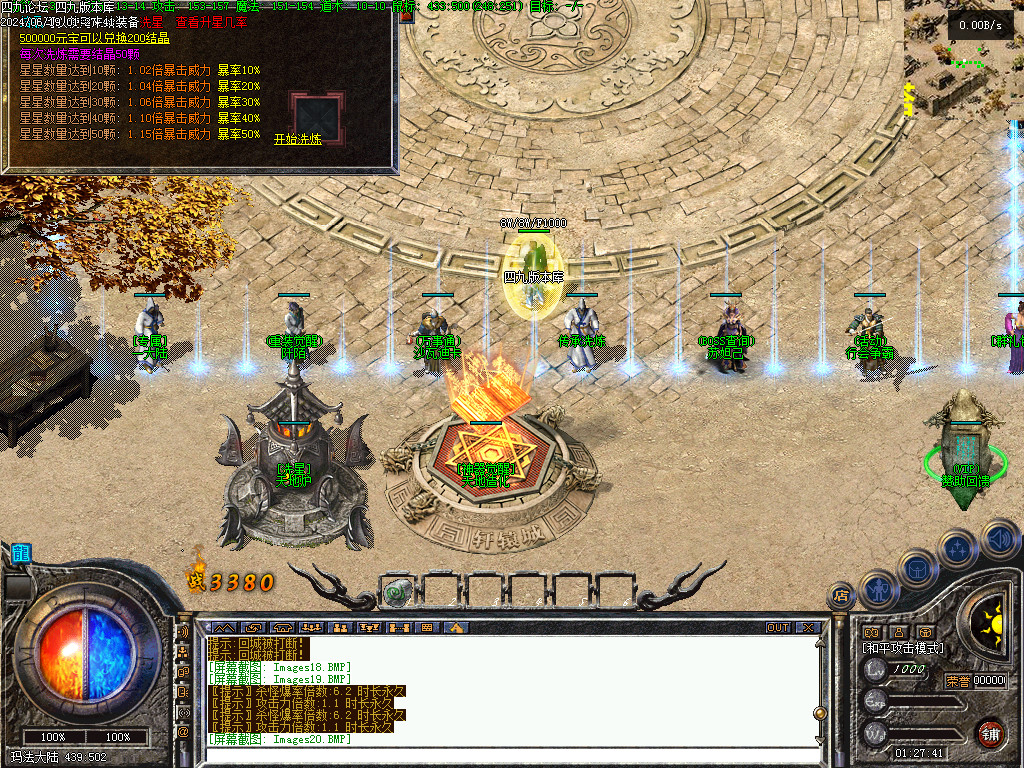Screen dimensions: 1024x768
Task: Click the chat text input bar
Action: click(x=500, y=754)
